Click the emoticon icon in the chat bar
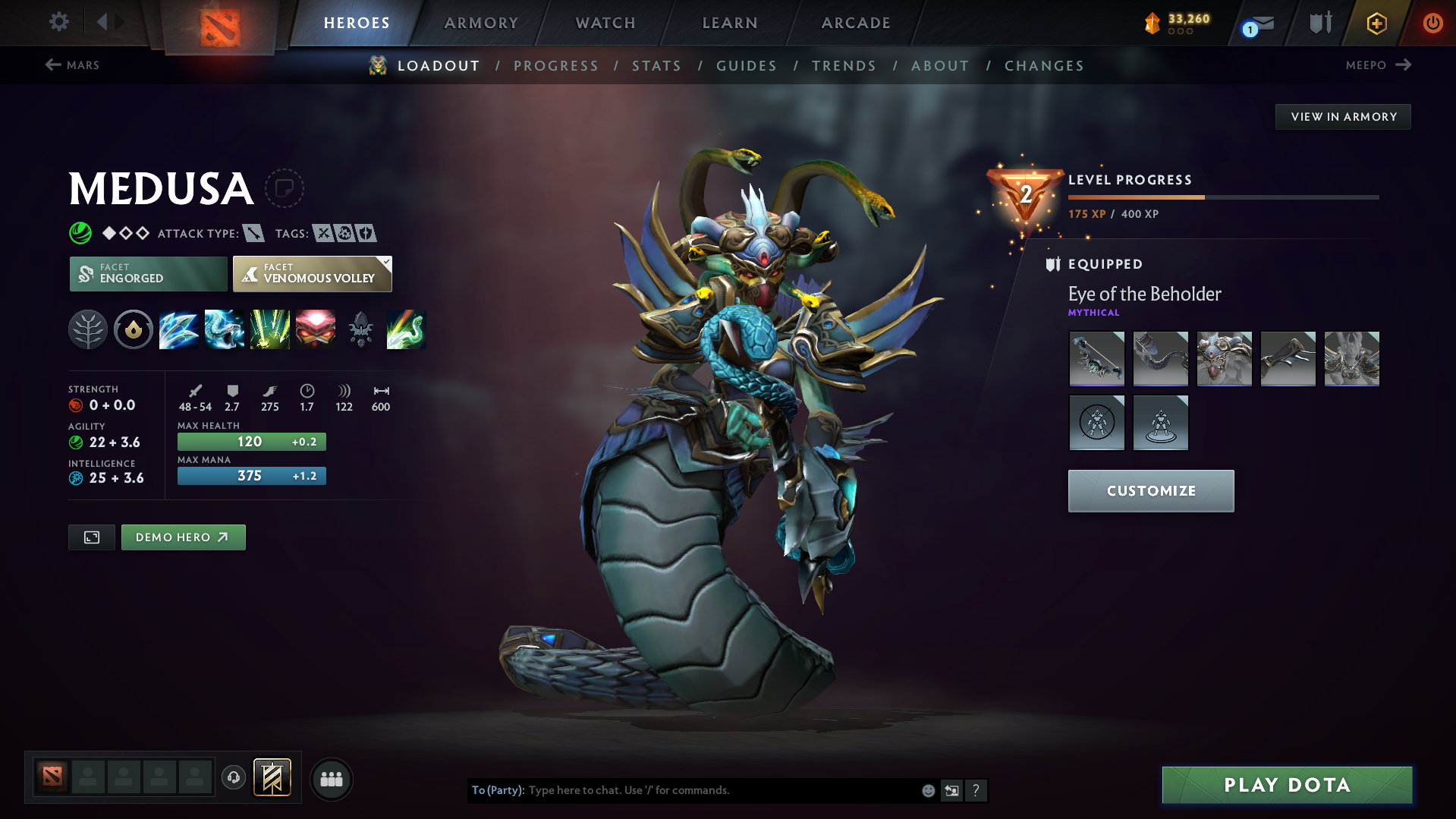The height and width of the screenshot is (819, 1456). click(x=927, y=790)
